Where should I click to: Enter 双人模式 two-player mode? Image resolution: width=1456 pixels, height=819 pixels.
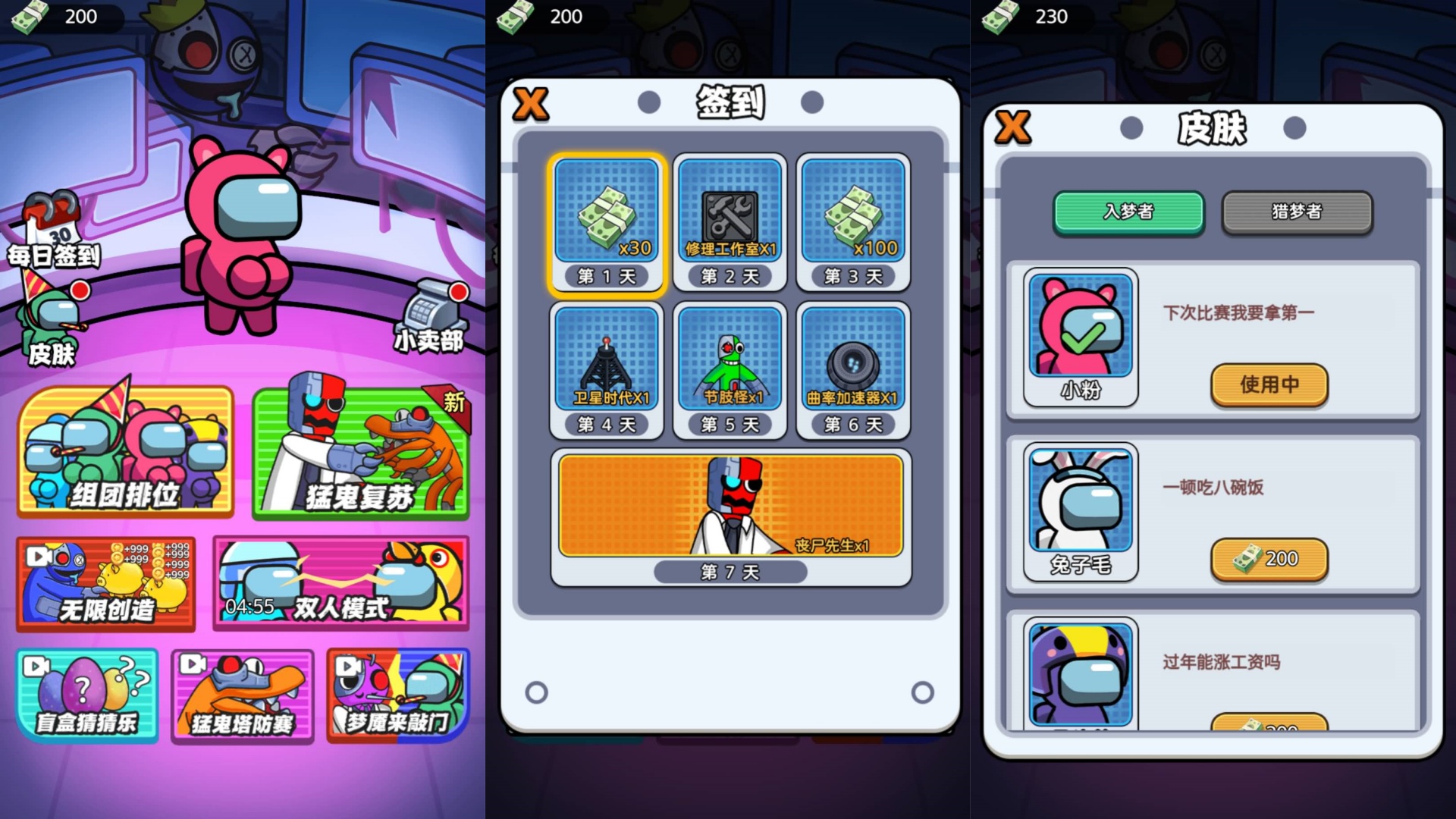[x=341, y=584]
